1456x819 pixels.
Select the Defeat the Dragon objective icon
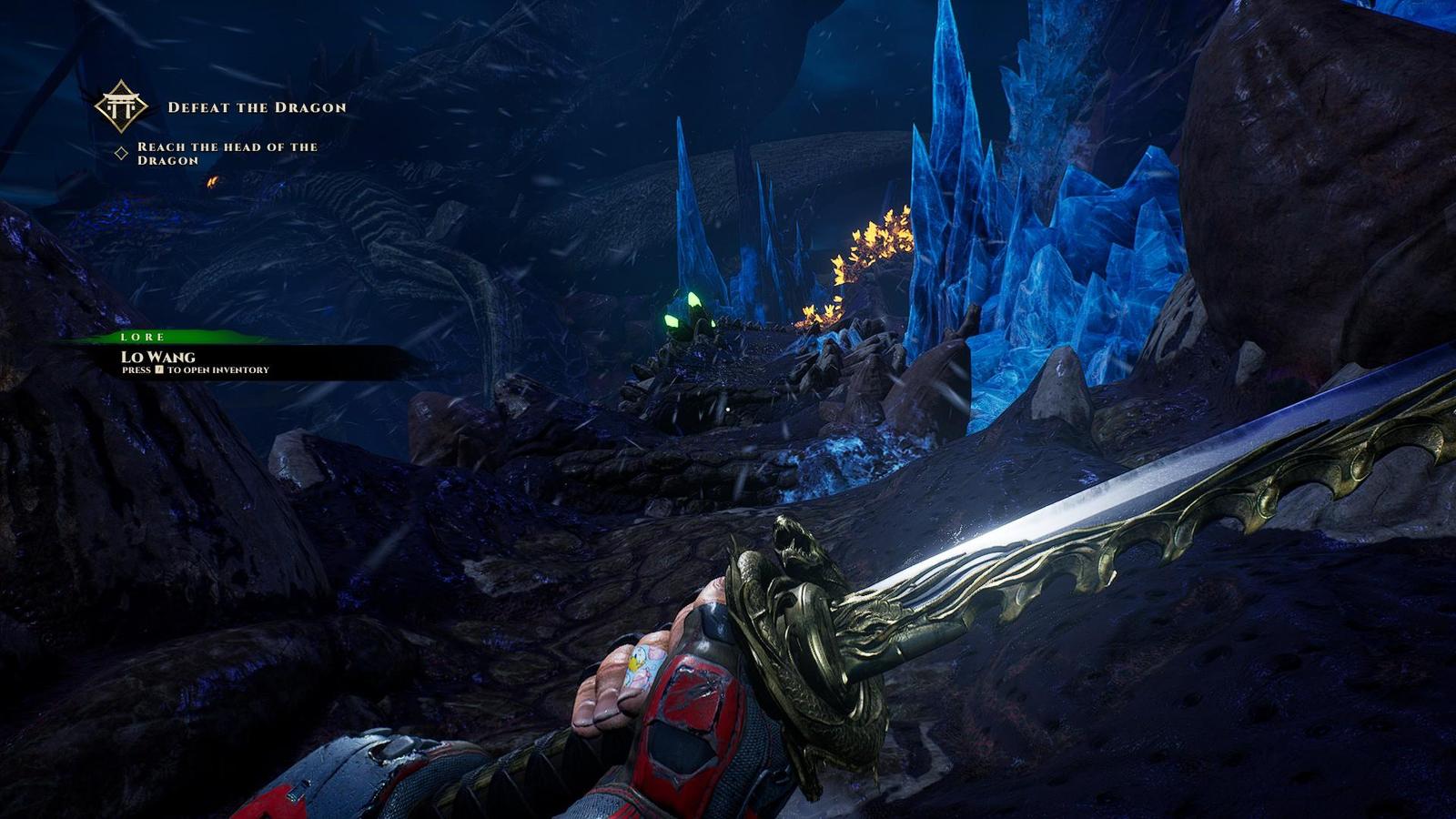click(x=121, y=106)
